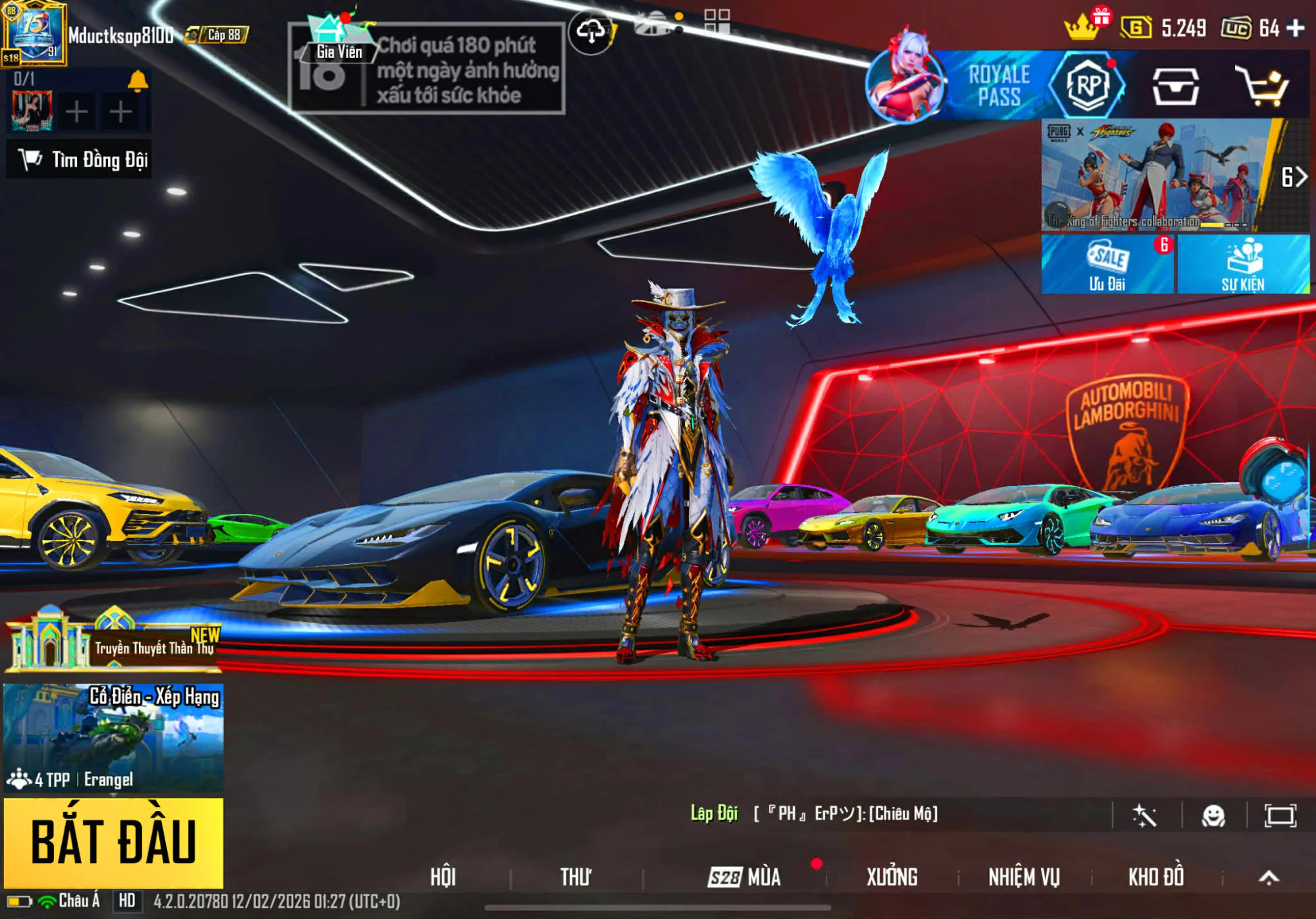The width and height of the screenshot is (1316, 919).
Task: Open the Hội clan menu
Action: pyautogui.click(x=443, y=877)
